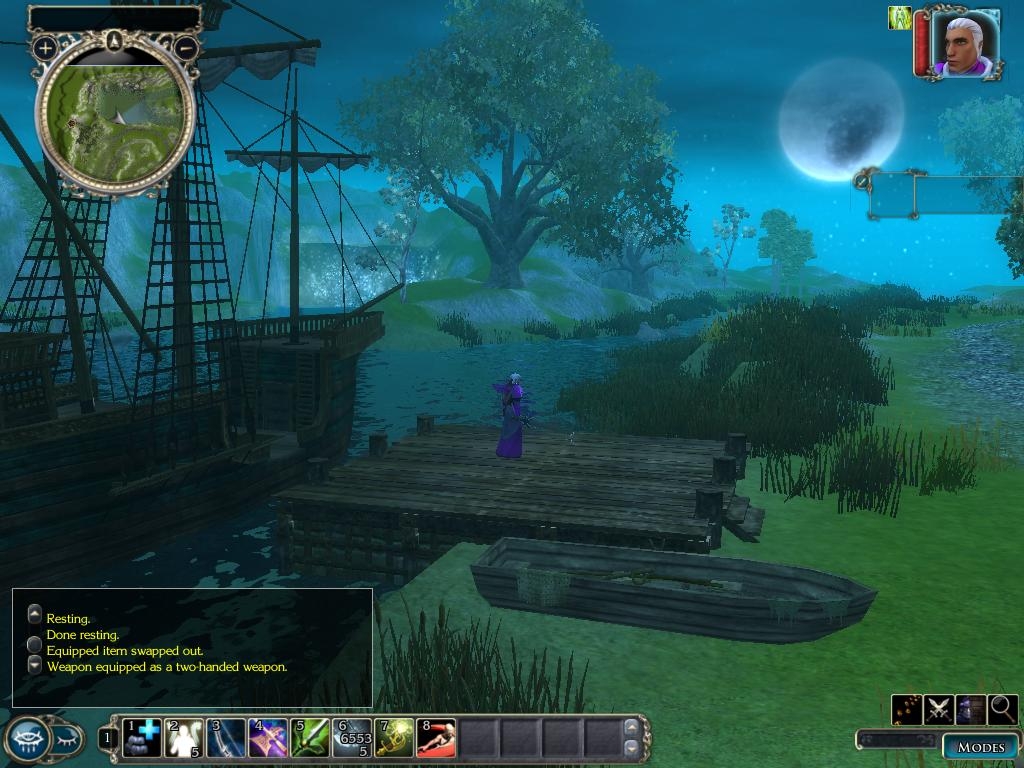Select the green sword in hotbar slot 5
Viewport: 1024px width, 768px height.
[x=311, y=738]
